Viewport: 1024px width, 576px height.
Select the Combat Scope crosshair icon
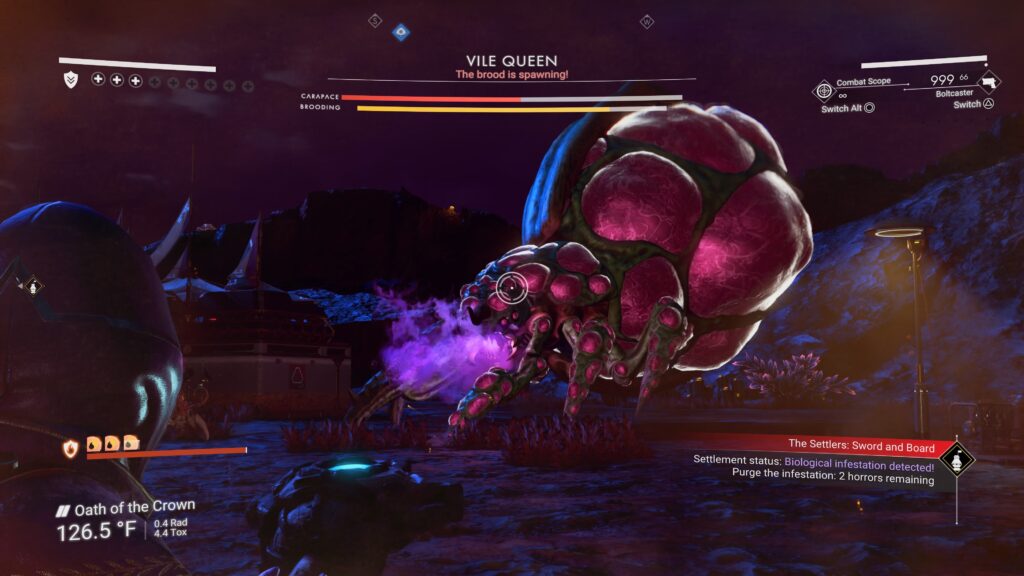point(824,91)
